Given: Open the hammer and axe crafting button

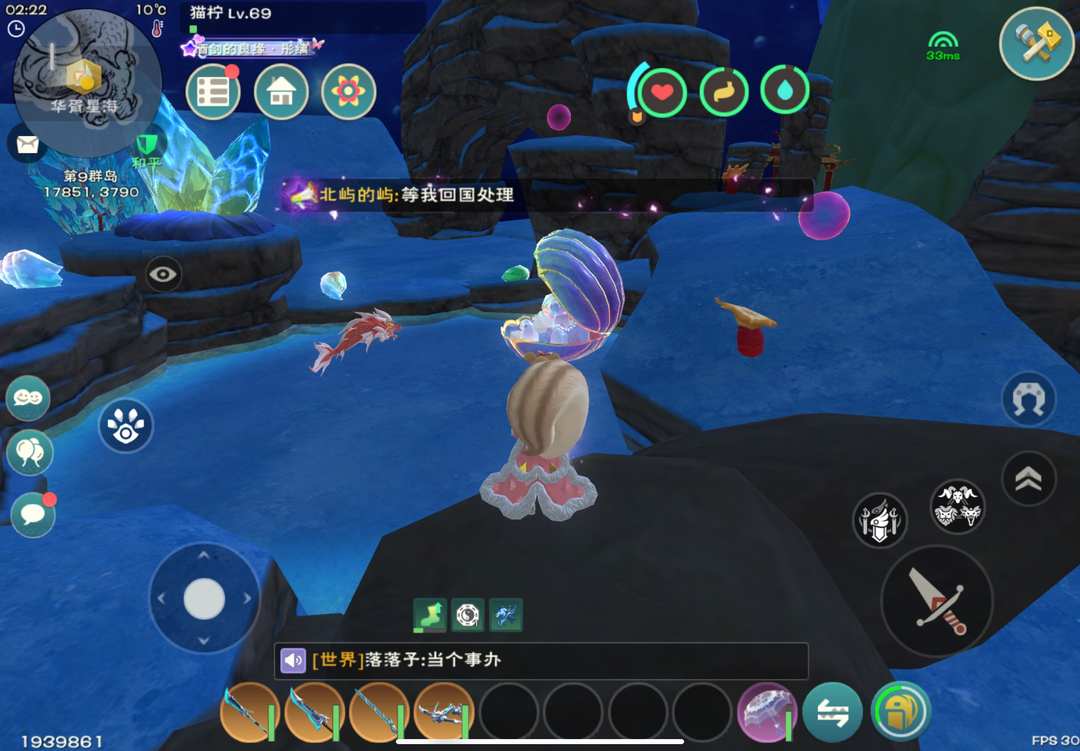Looking at the screenshot, I should pos(1037,43).
